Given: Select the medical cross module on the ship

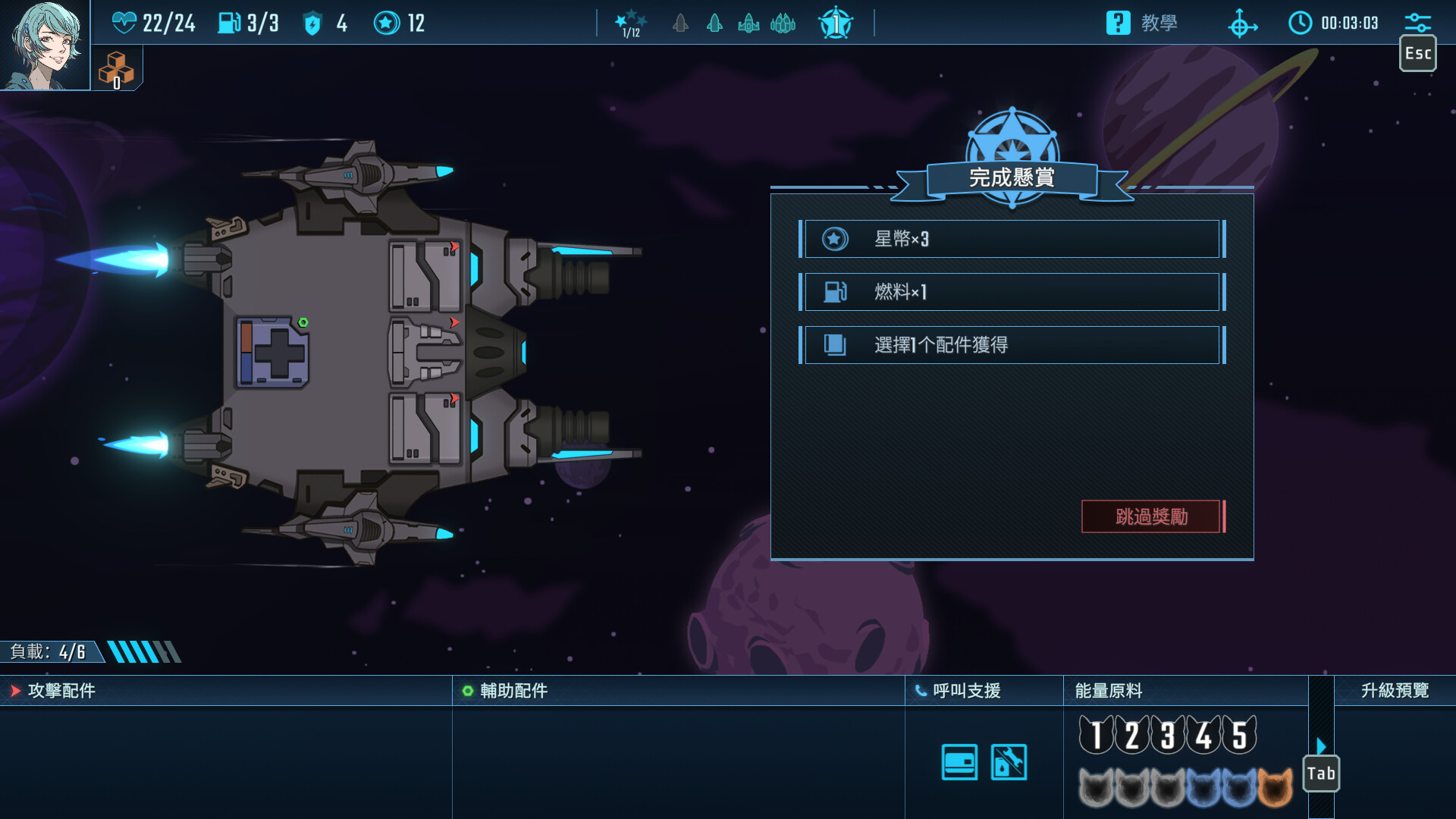Looking at the screenshot, I should 273,353.
